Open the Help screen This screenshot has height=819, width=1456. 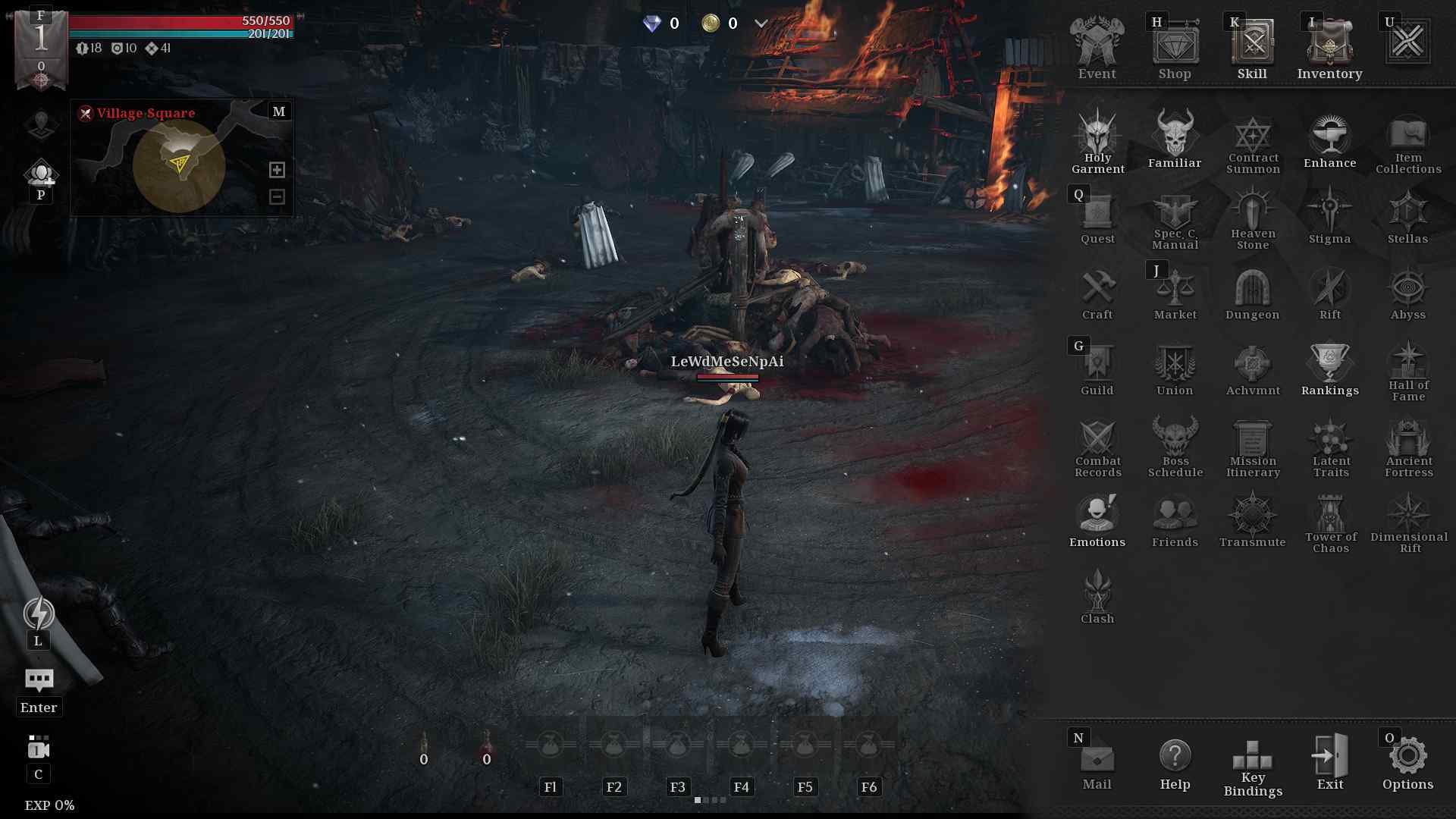coord(1175,762)
